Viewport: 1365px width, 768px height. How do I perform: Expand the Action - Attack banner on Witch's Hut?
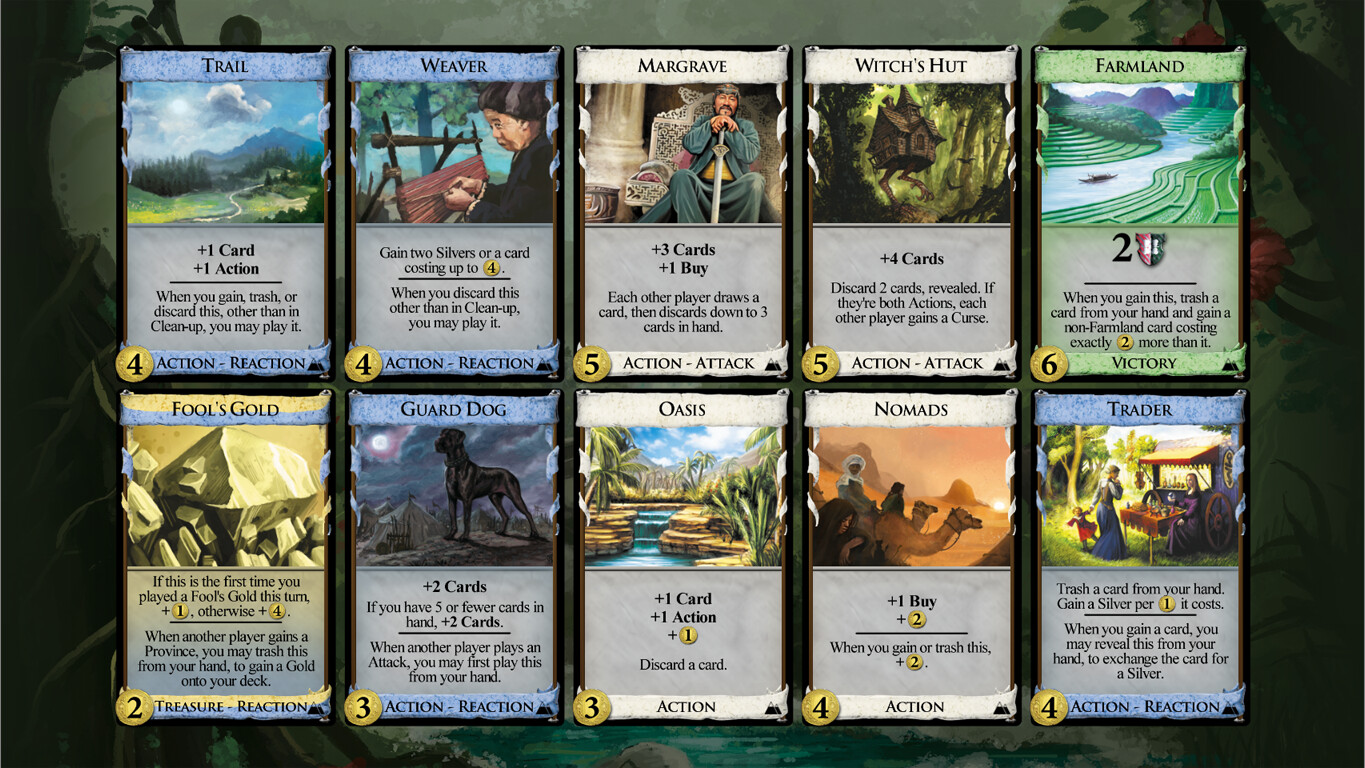[910, 363]
